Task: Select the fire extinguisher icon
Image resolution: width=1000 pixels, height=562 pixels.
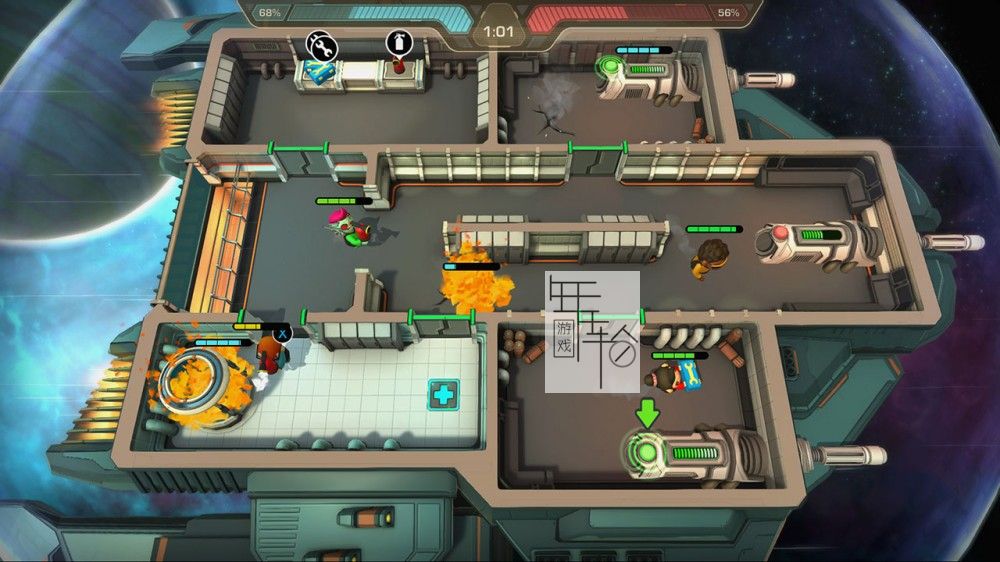Action: (x=400, y=44)
